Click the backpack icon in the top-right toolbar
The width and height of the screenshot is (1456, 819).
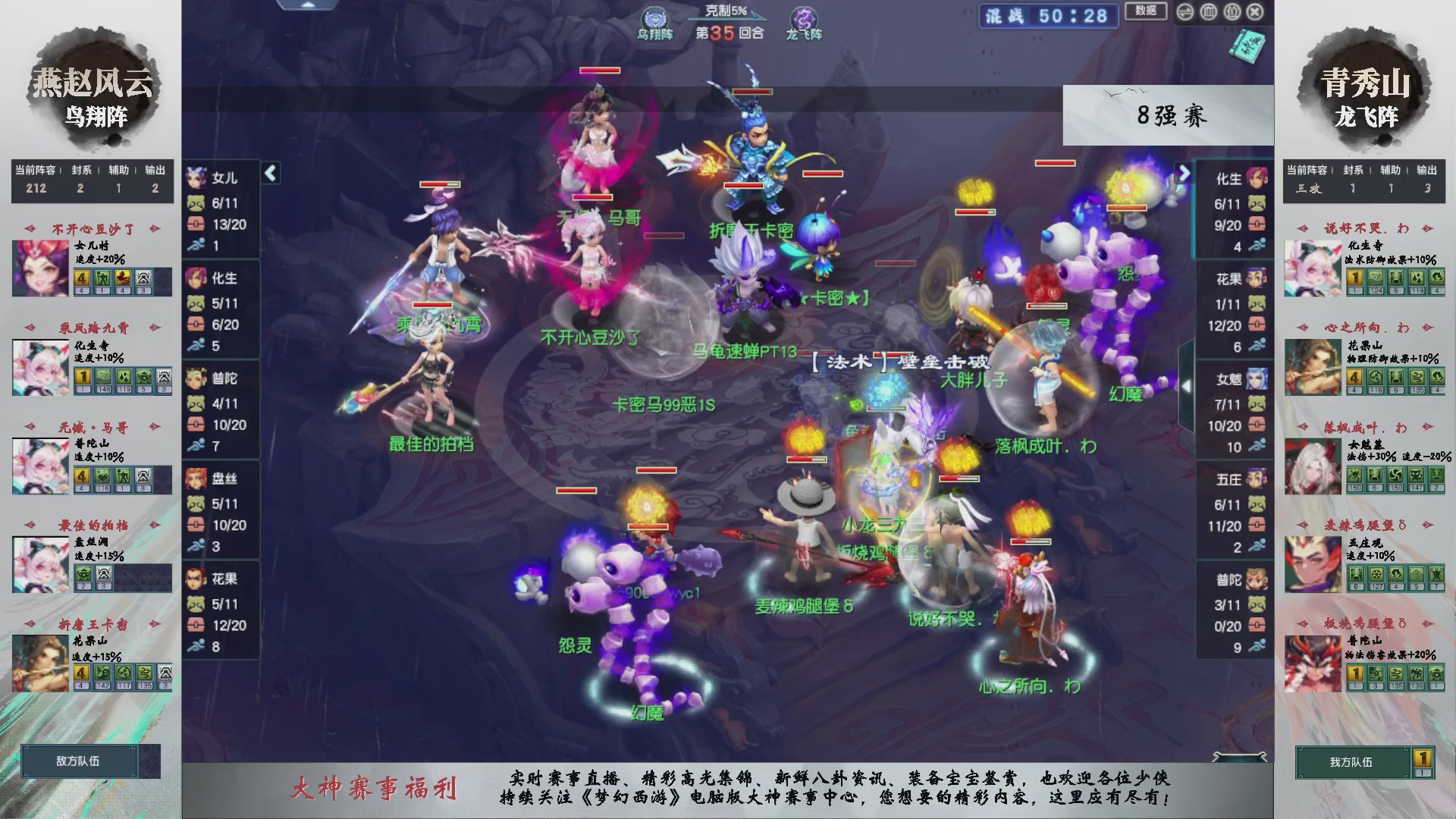(x=1232, y=12)
